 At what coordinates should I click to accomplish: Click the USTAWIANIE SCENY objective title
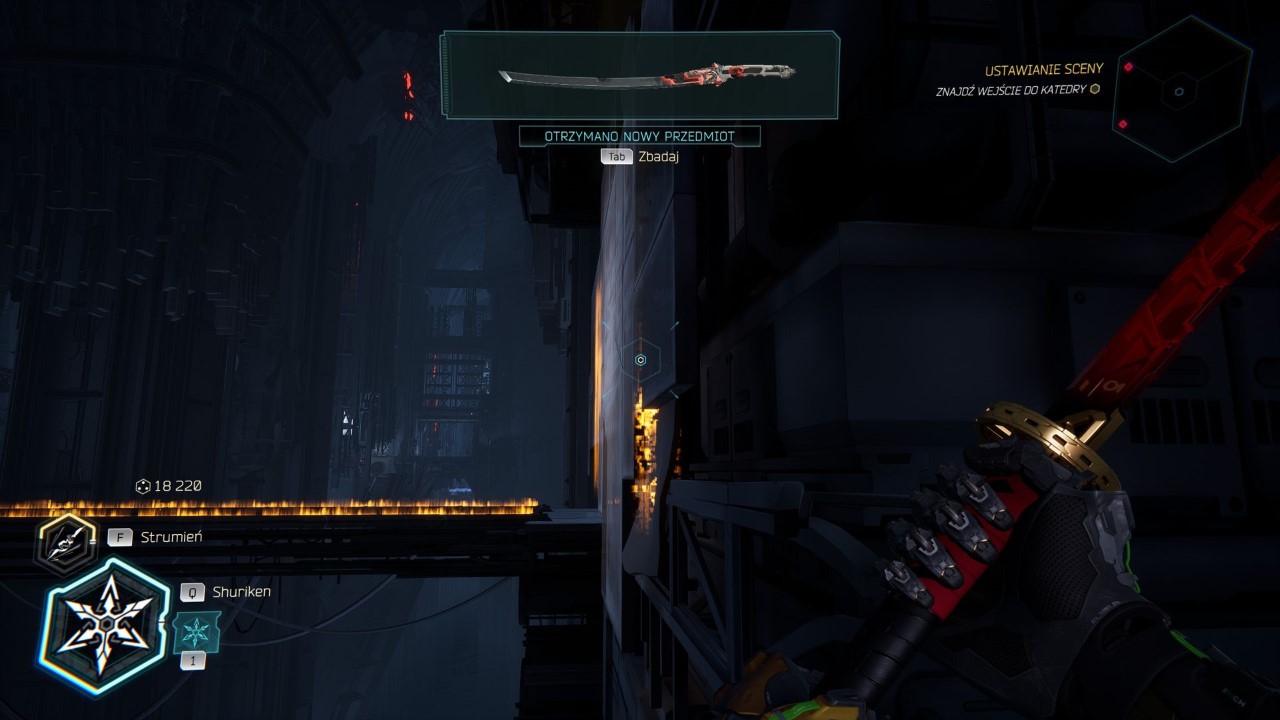tap(1044, 68)
